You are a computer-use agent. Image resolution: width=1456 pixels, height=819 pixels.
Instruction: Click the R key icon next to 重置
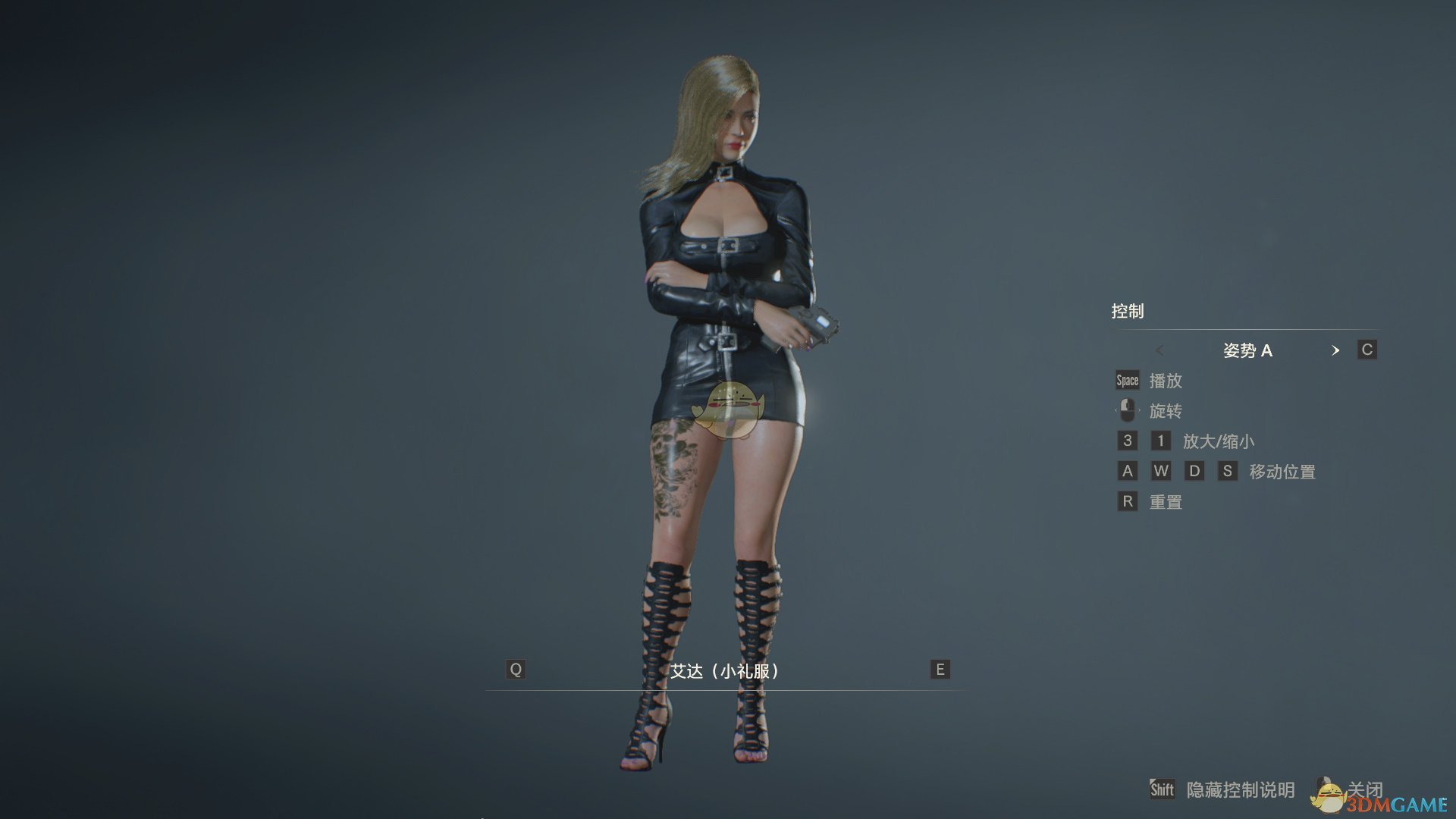click(x=1127, y=501)
